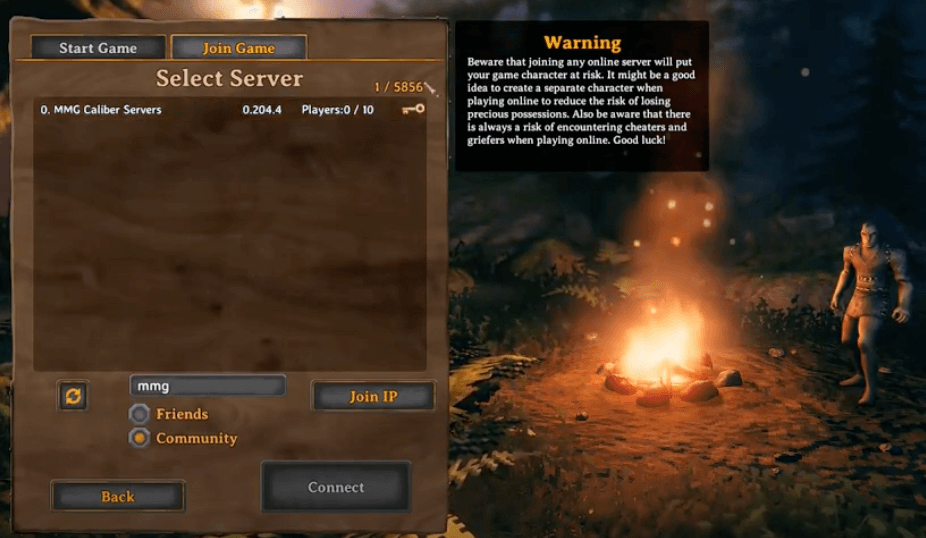Choose the Friends server filter
This screenshot has height=538, width=926.
point(140,414)
